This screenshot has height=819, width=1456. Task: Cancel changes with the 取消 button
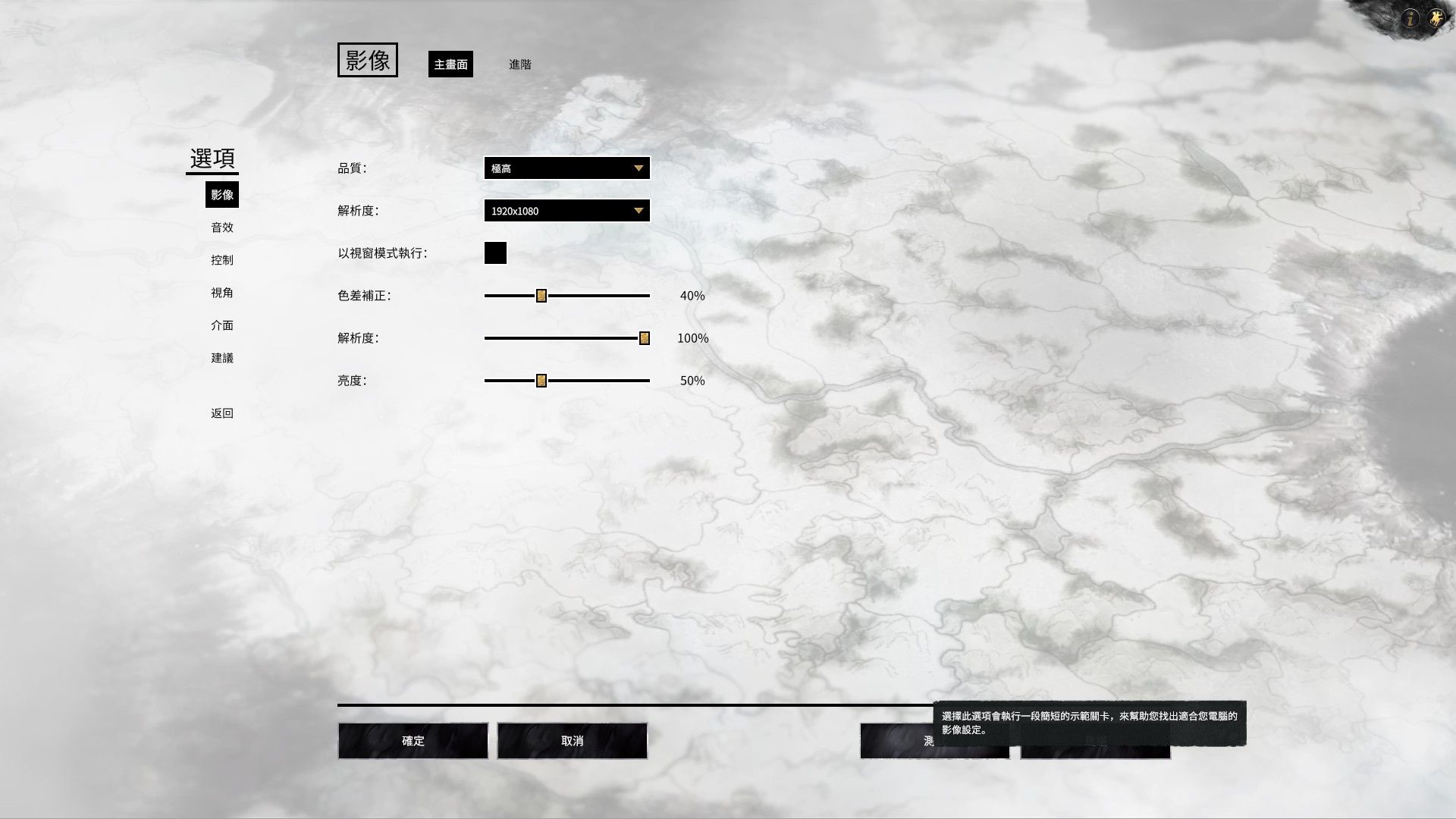point(573,741)
